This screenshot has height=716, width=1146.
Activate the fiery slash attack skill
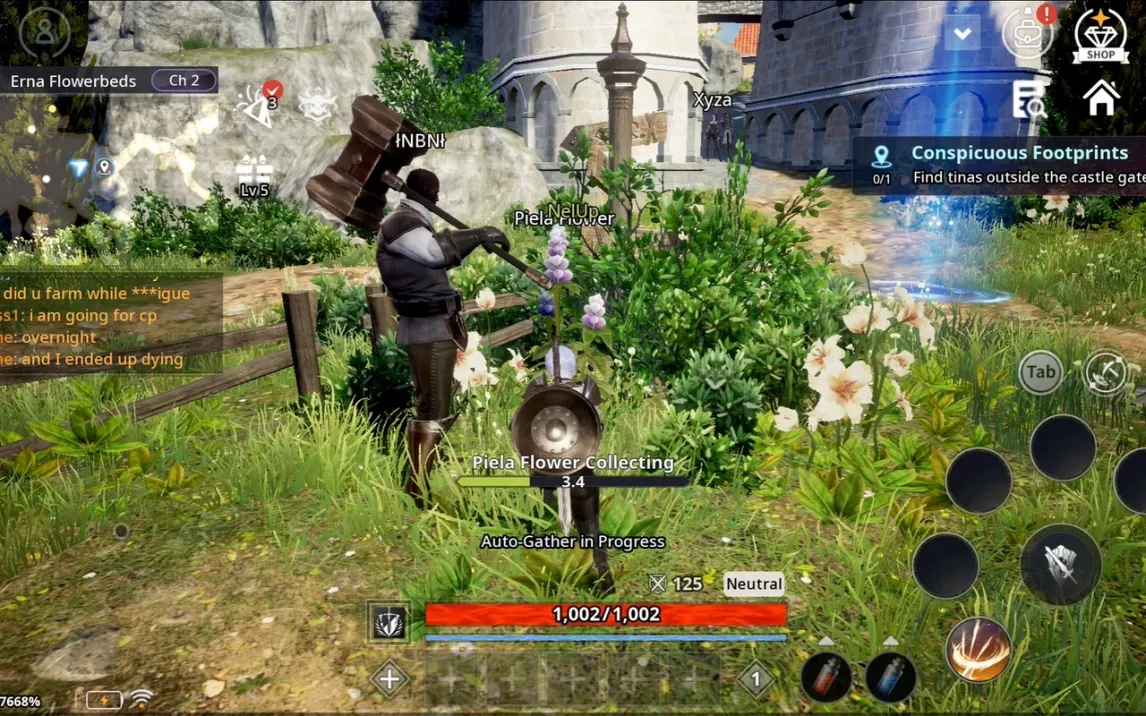[x=977, y=650]
